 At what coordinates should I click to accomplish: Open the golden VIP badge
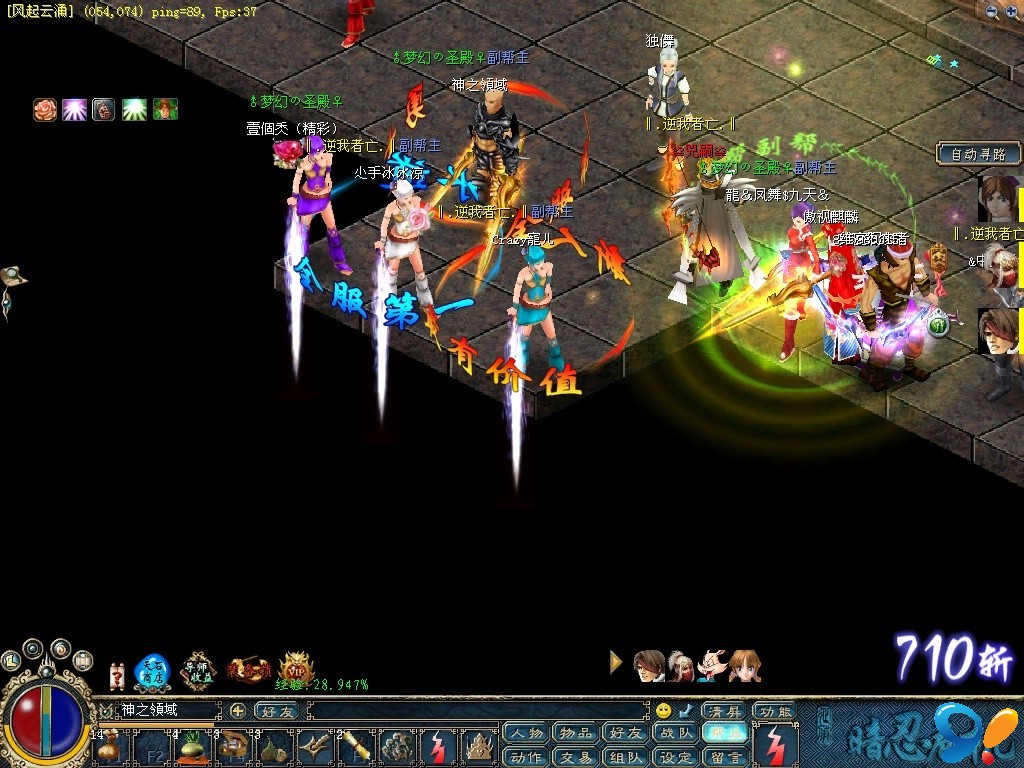pyautogui.click(x=294, y=667)
